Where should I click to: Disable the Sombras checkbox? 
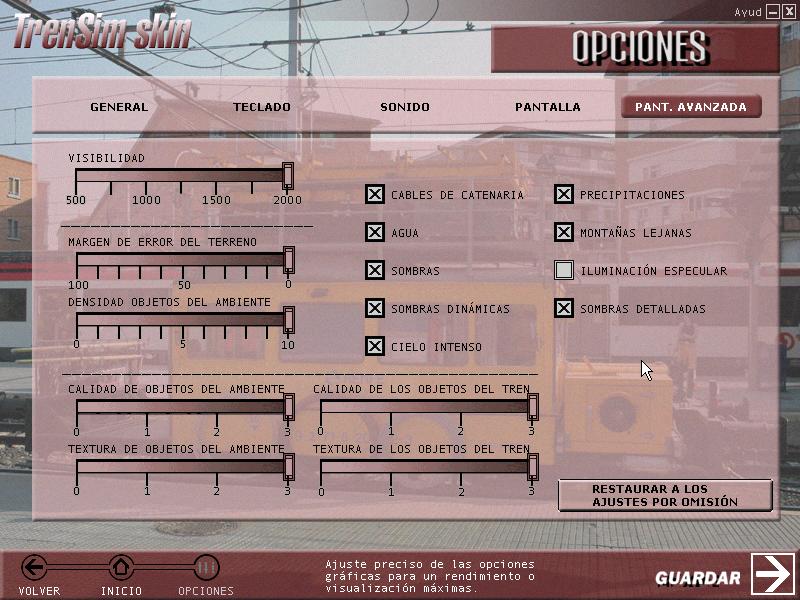[374, 271]
